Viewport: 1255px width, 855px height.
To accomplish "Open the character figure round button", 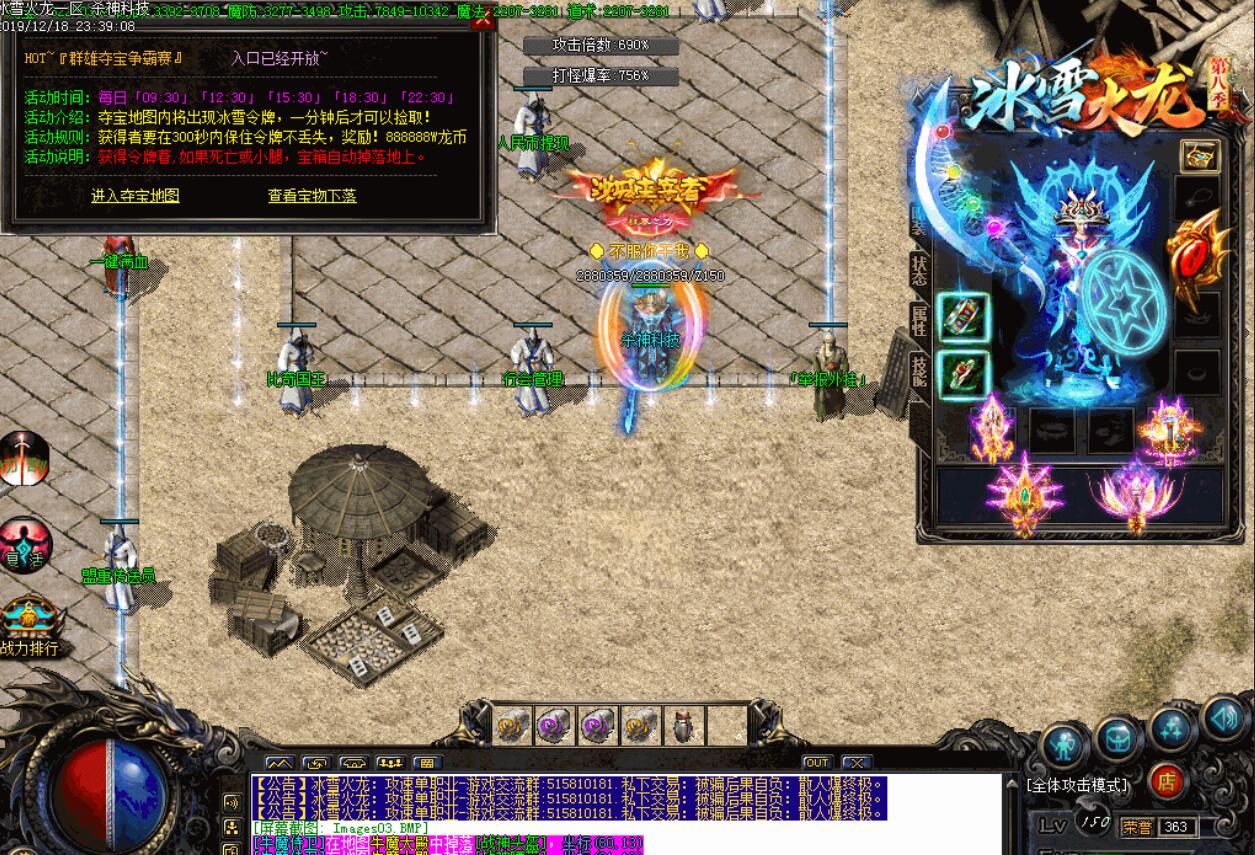I will click(1064, 746).
